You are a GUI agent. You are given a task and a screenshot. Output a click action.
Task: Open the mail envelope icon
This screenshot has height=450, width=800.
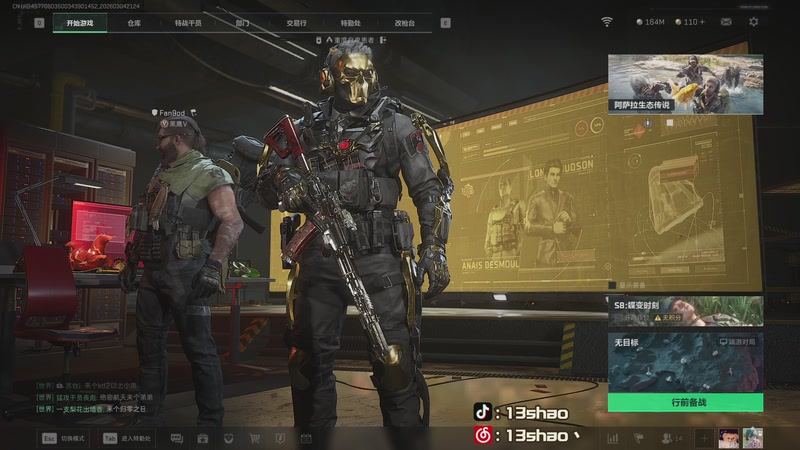pyautogui.click(x=726, y=22)
